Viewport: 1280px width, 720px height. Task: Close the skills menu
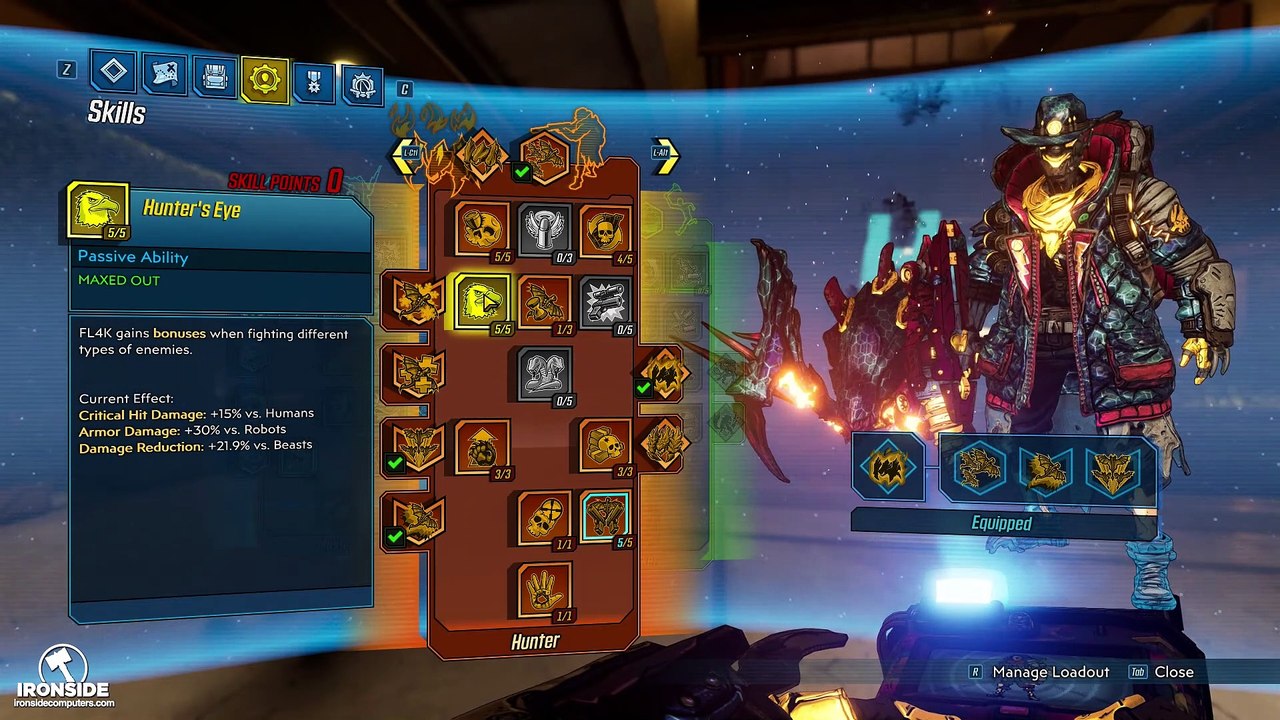coord(1173,672)
